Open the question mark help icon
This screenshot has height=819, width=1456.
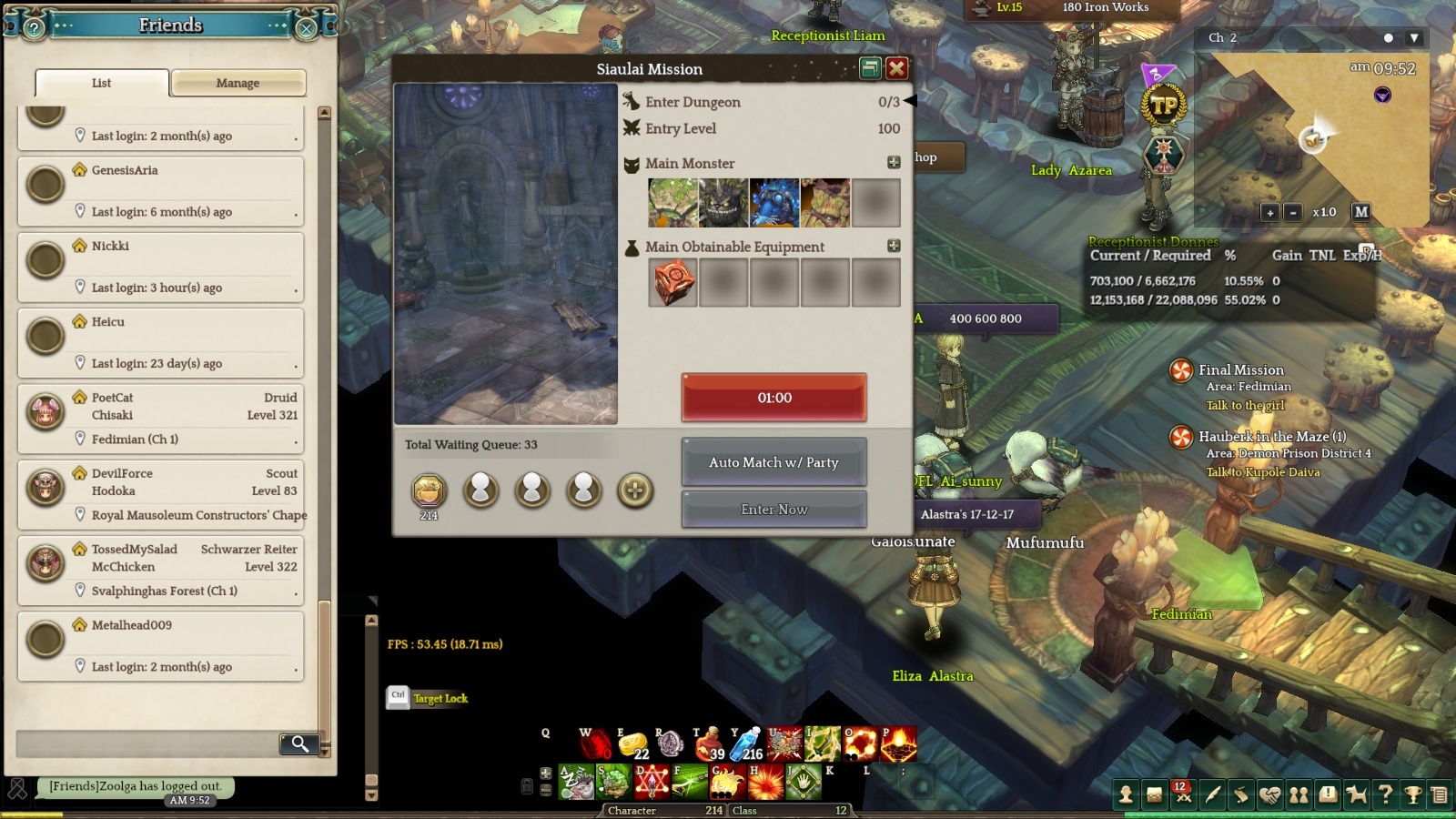1385,795
